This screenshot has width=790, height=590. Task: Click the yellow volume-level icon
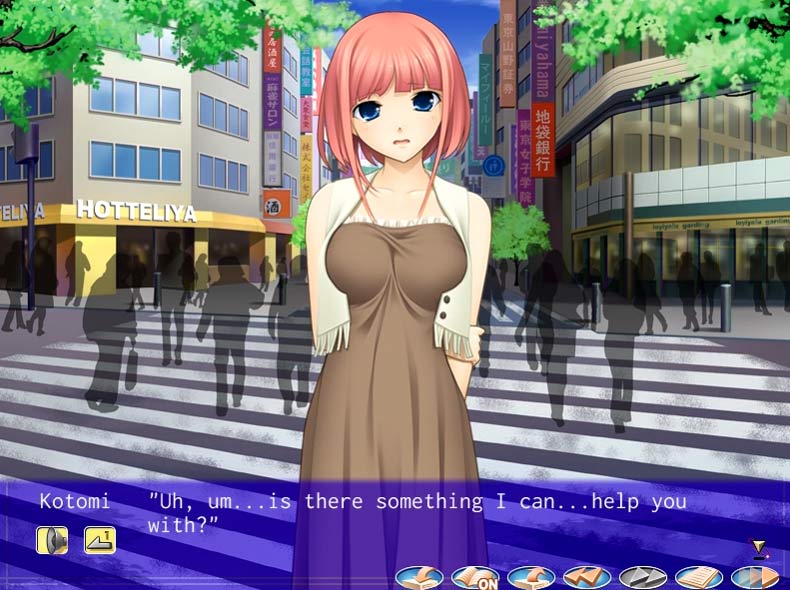100,540
